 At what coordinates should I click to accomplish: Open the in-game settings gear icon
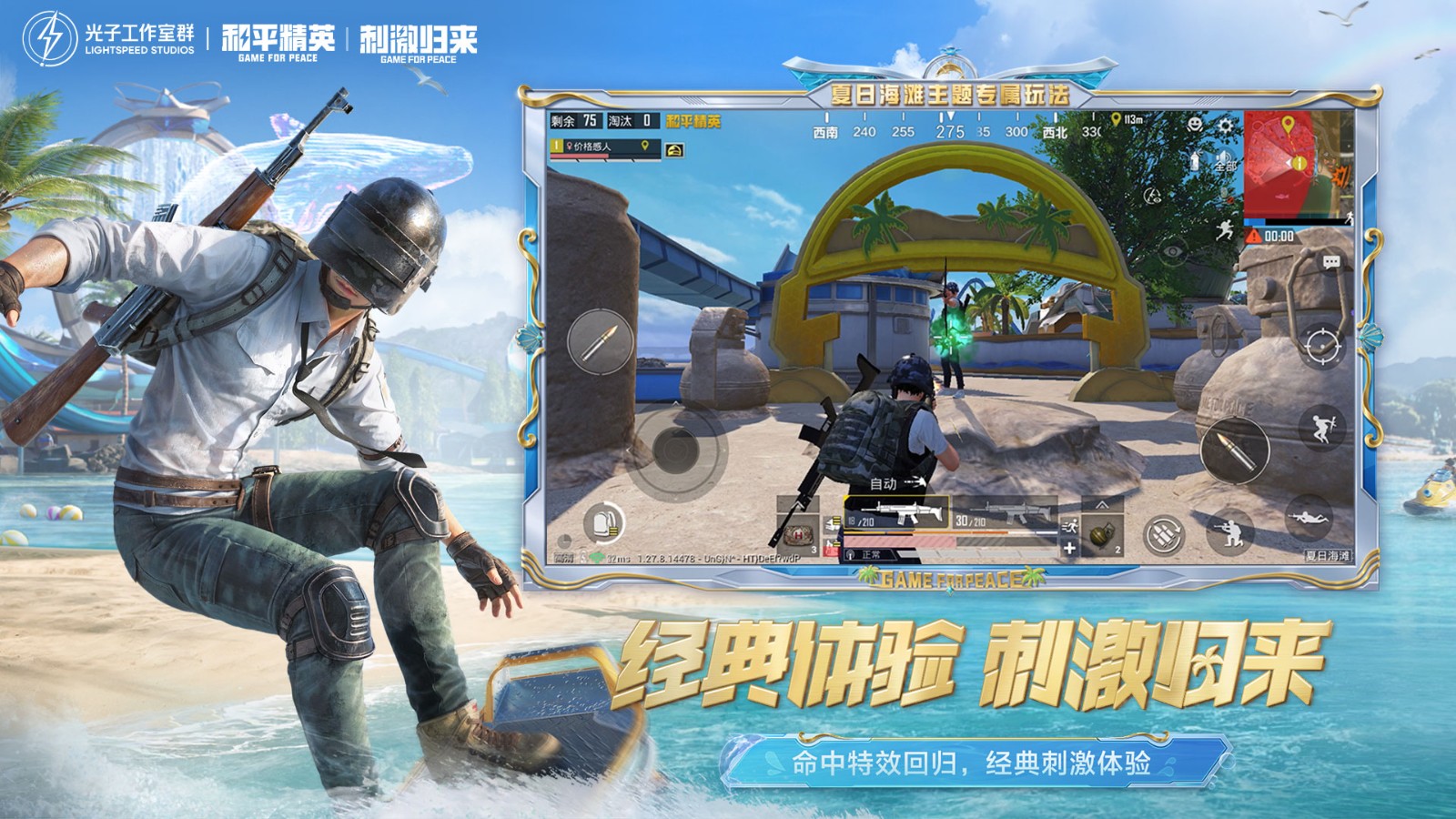pyautogui.click(x=1225, y=126)
